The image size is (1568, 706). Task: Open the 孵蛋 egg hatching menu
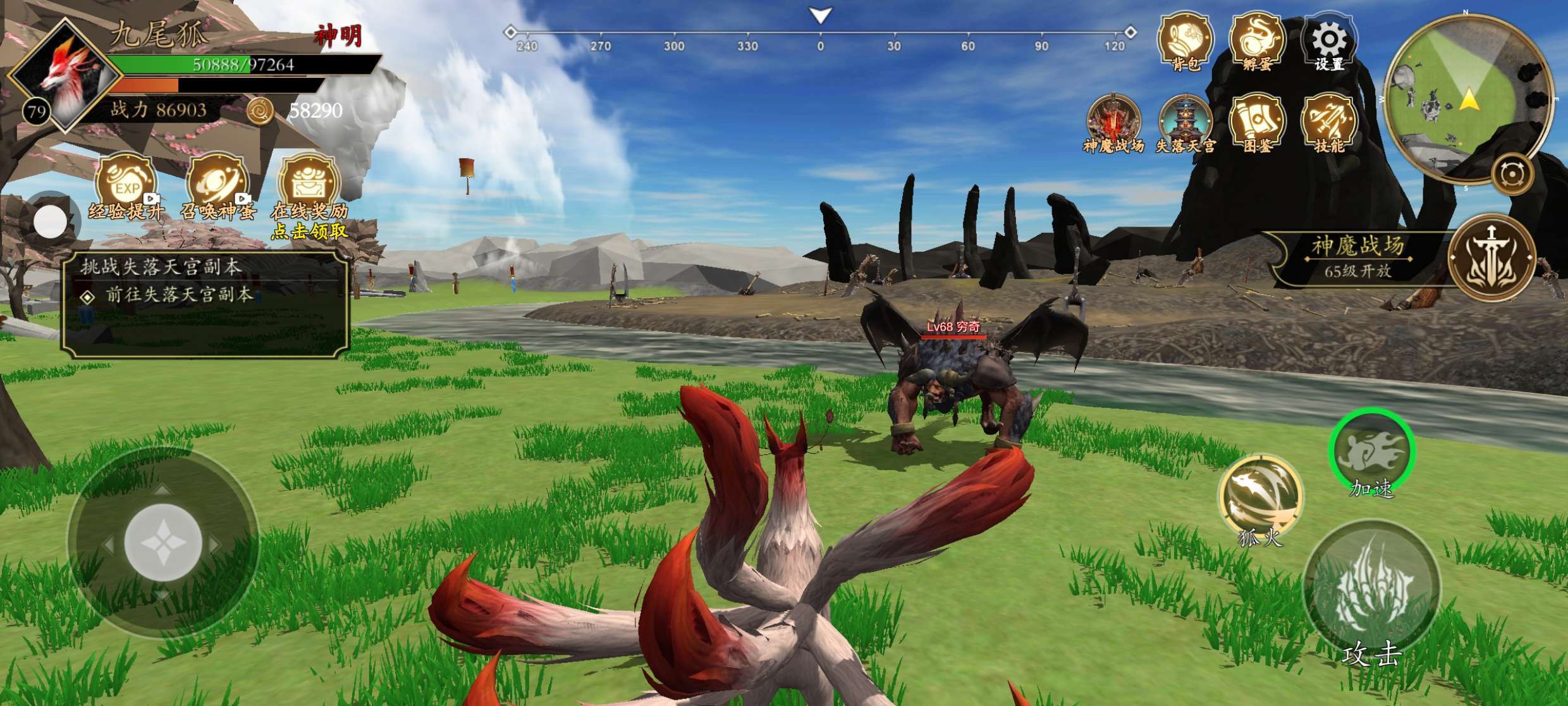[x=1257, y=41]
